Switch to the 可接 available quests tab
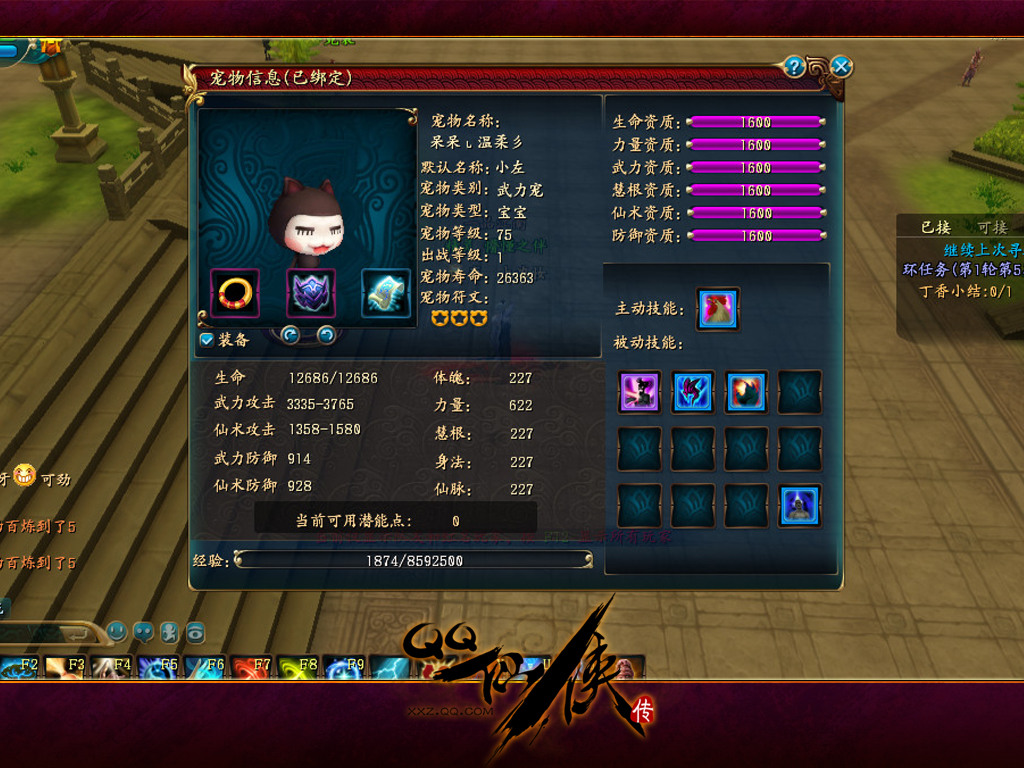1024x768 pixels. [x=995, y=228]
